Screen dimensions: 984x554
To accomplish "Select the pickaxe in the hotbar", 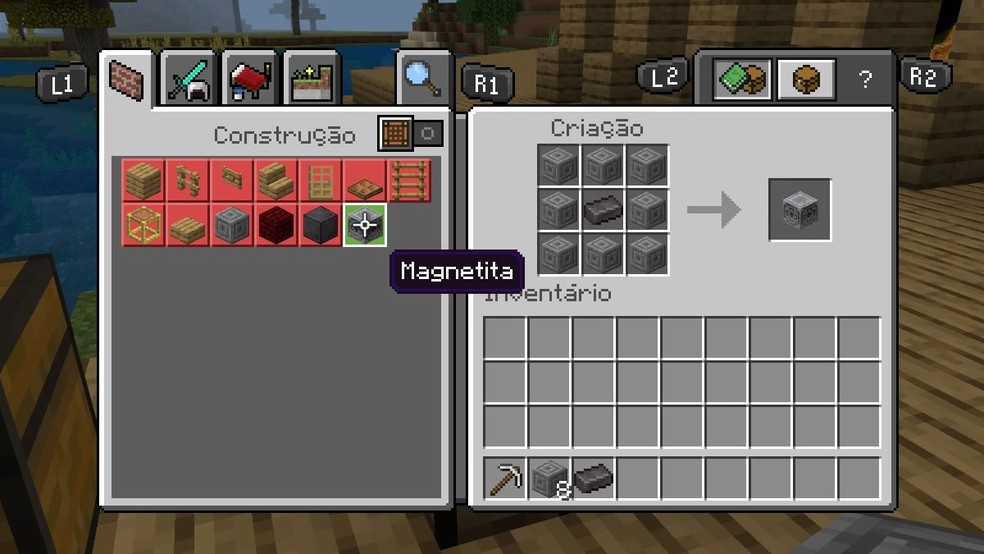I will (504, 478).
